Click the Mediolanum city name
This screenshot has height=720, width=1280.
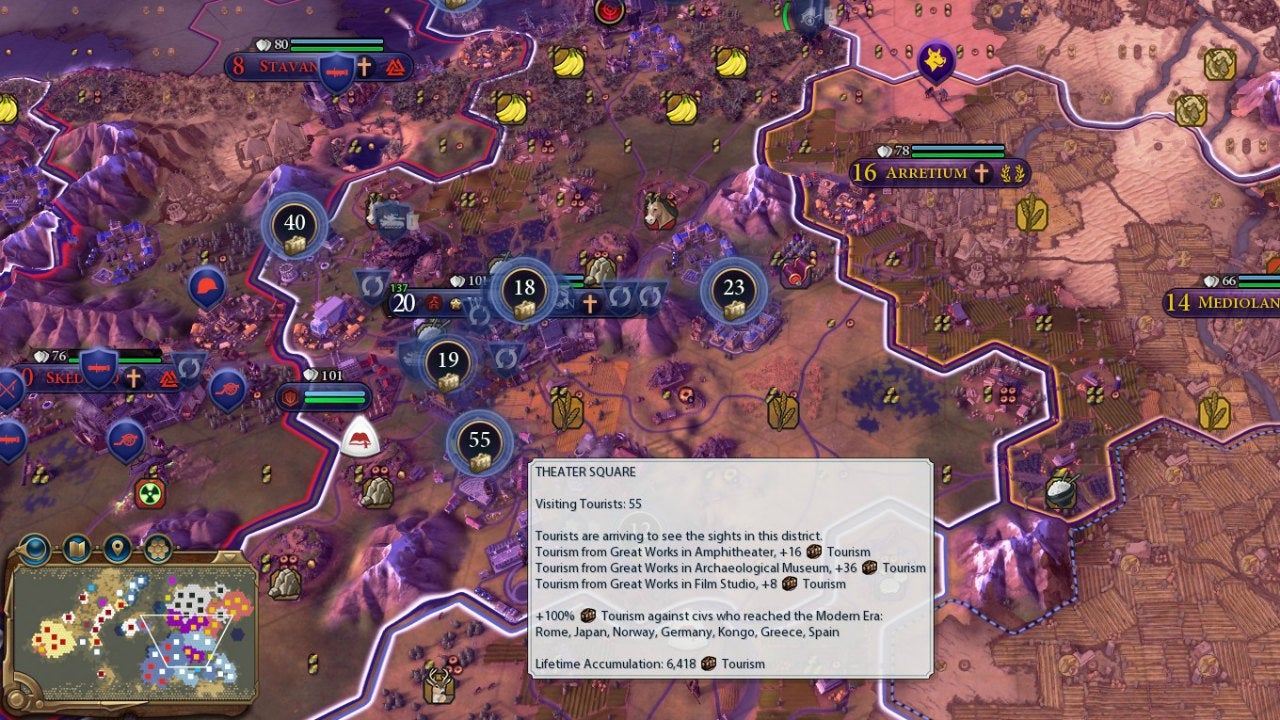tap(1240, 302)
